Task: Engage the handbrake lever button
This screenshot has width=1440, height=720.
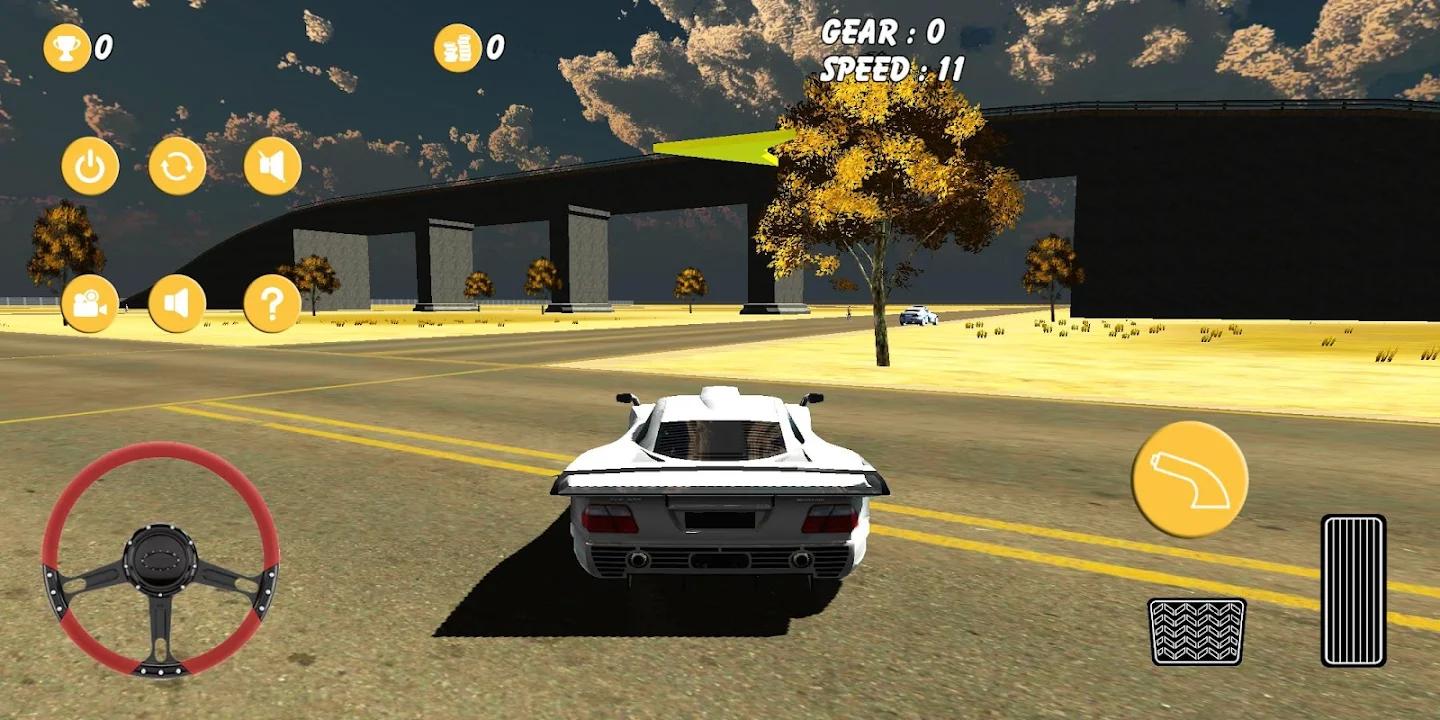Action: pyautogui.click(x=1189, y=479)
